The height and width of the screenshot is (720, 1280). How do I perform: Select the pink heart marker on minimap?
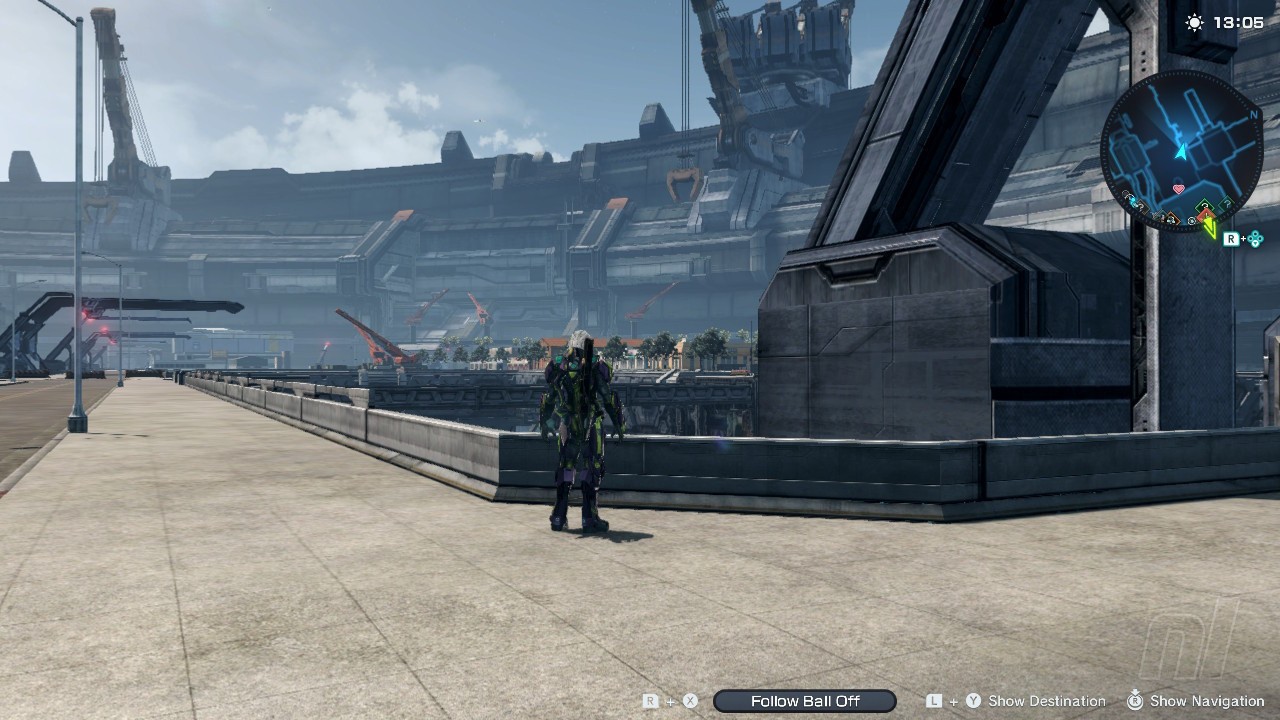(1178, 188)
